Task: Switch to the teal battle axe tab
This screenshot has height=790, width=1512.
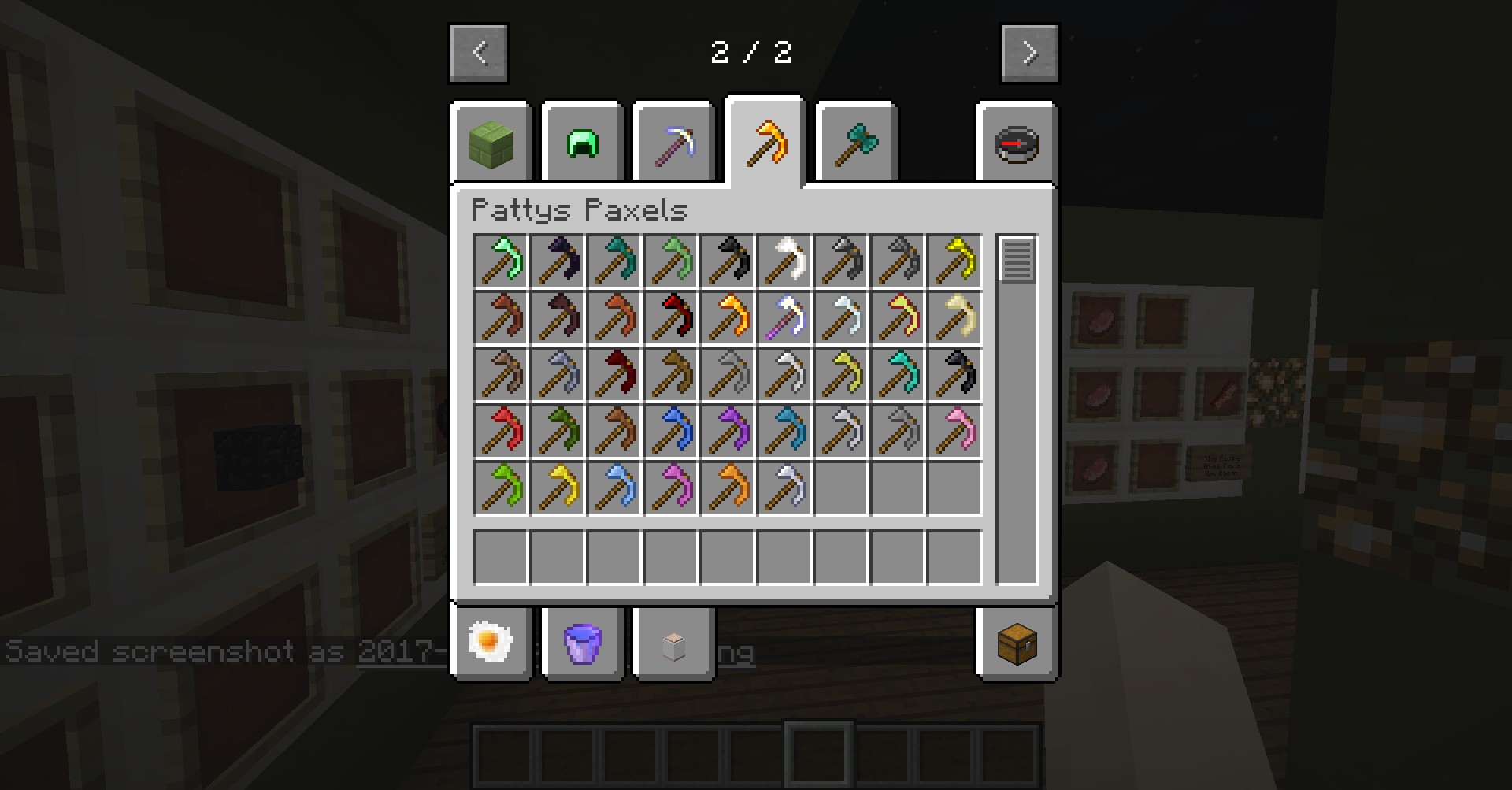Action: pos(857,143)
